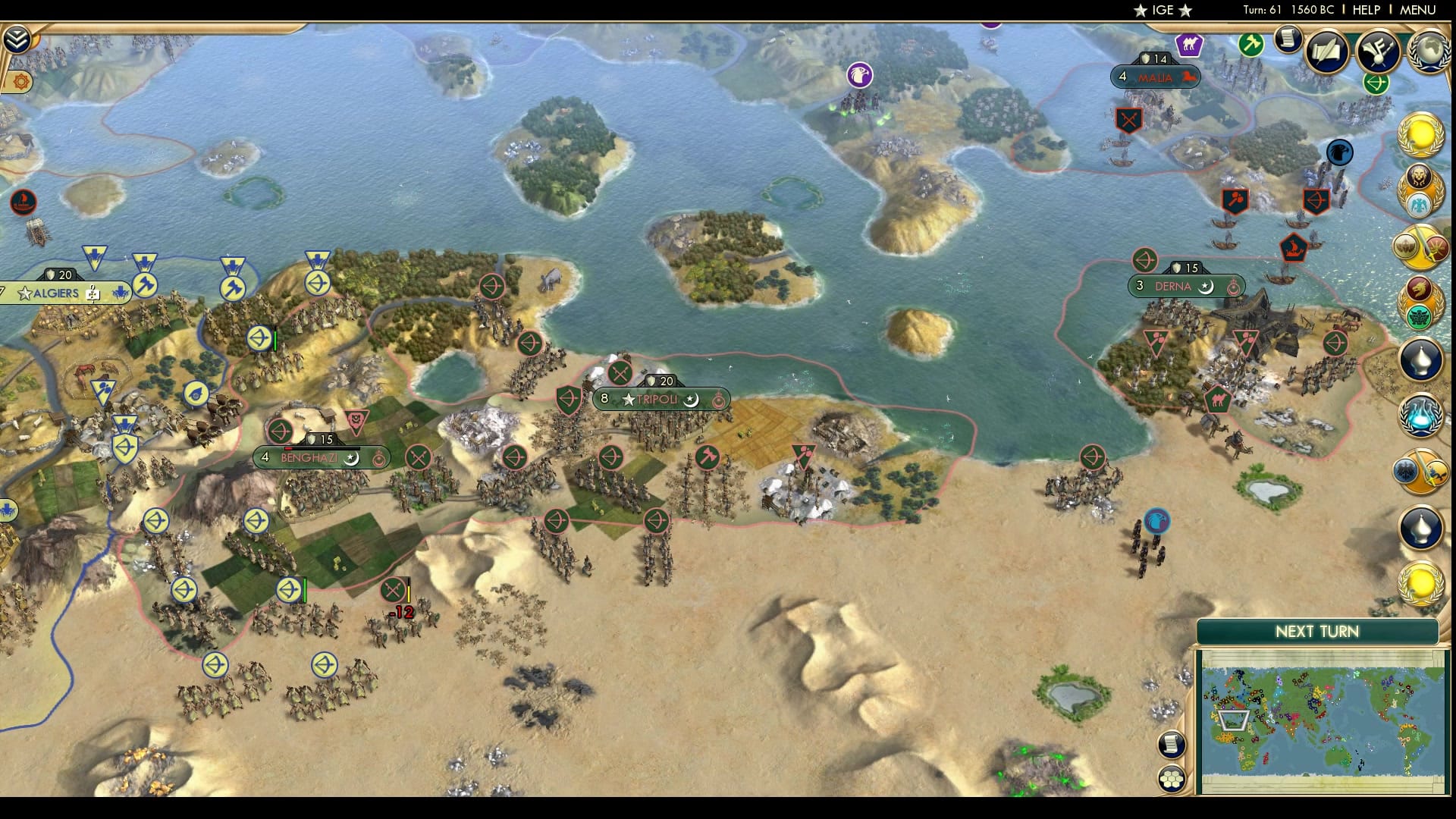Open game options with the orange gear icon

pos(21,82)
